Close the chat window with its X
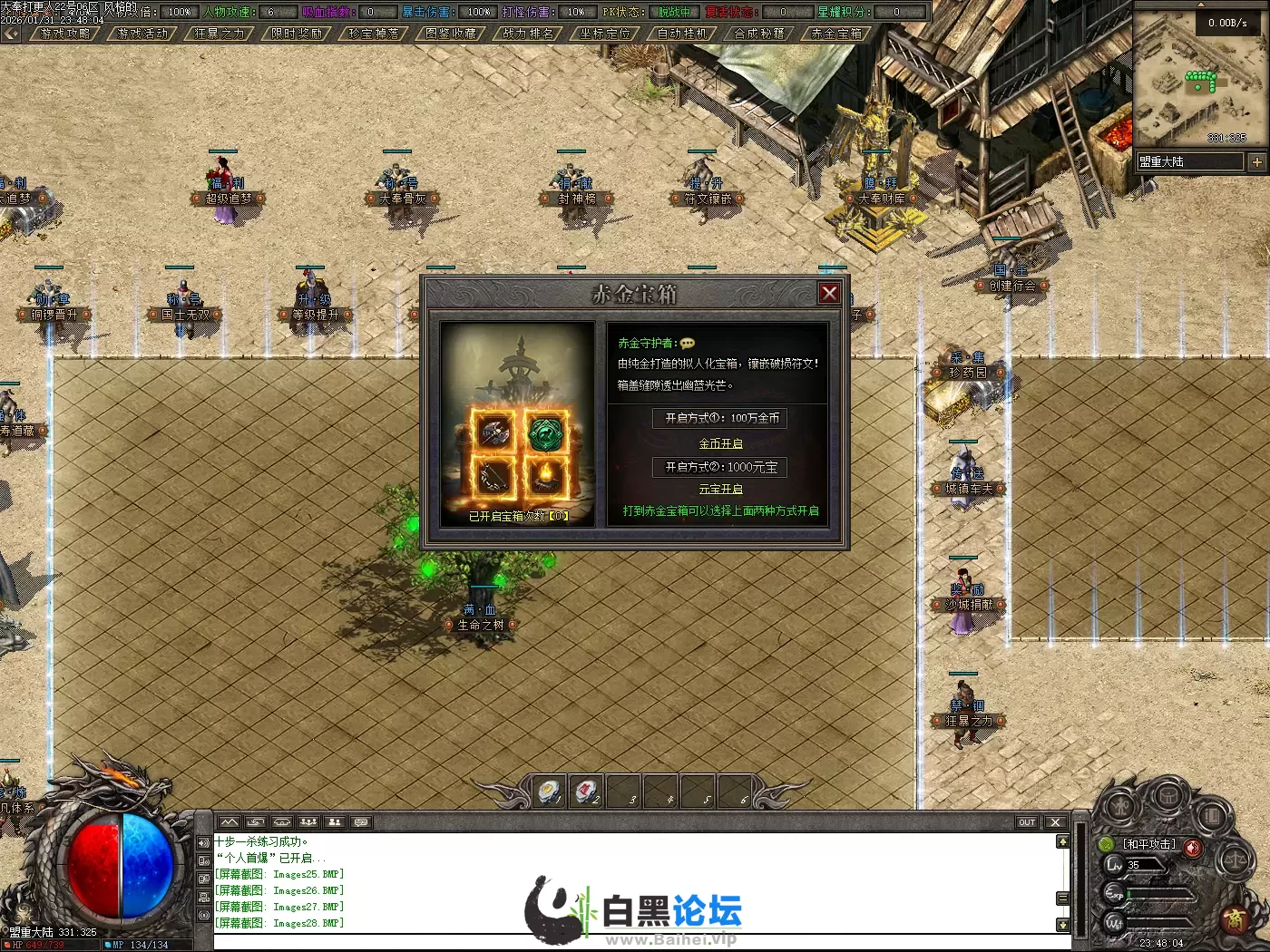 pyautogui.click(x=1054, y=822)
